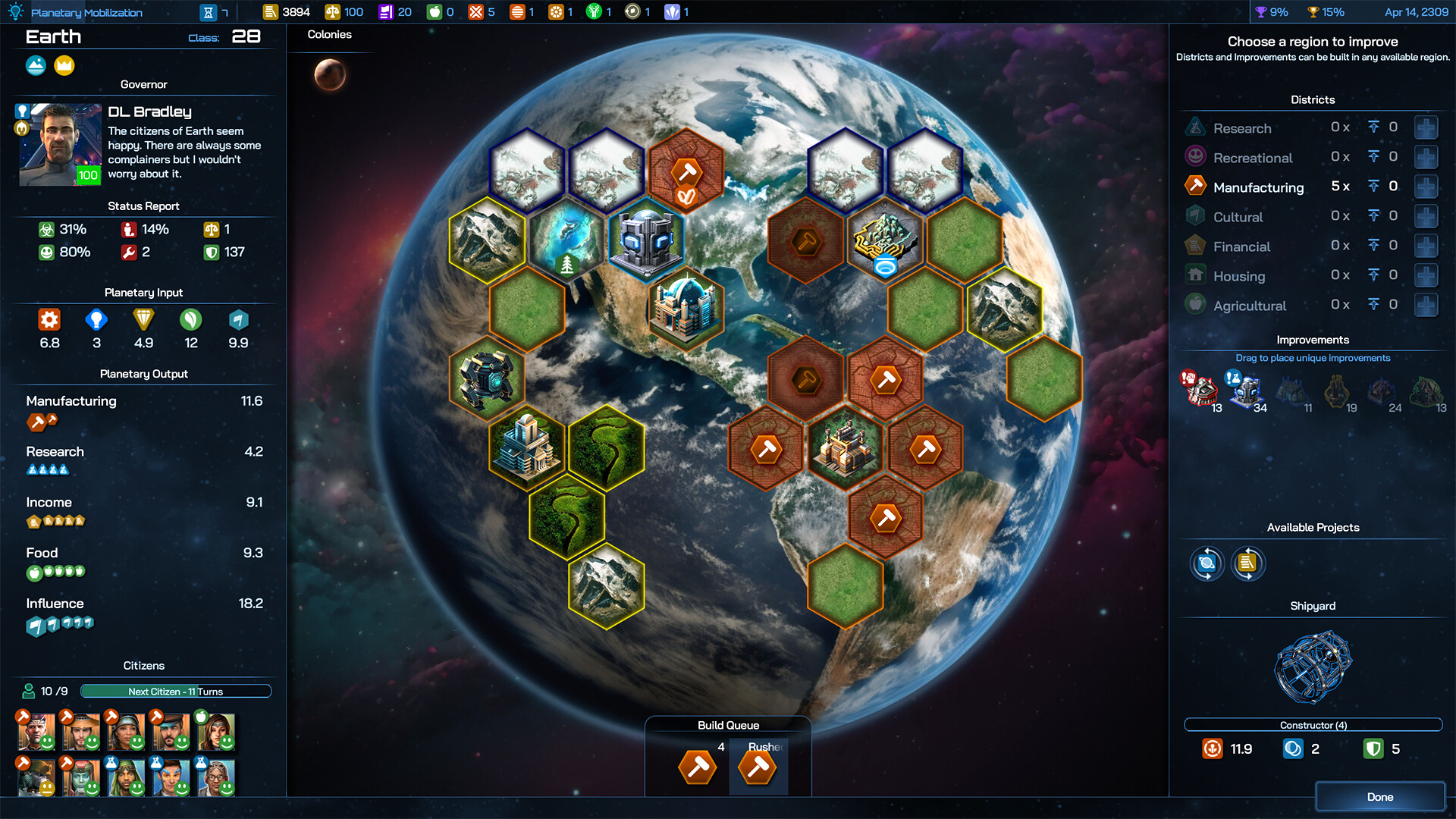Click the Recreational district smiley icon

[1195, 156]
